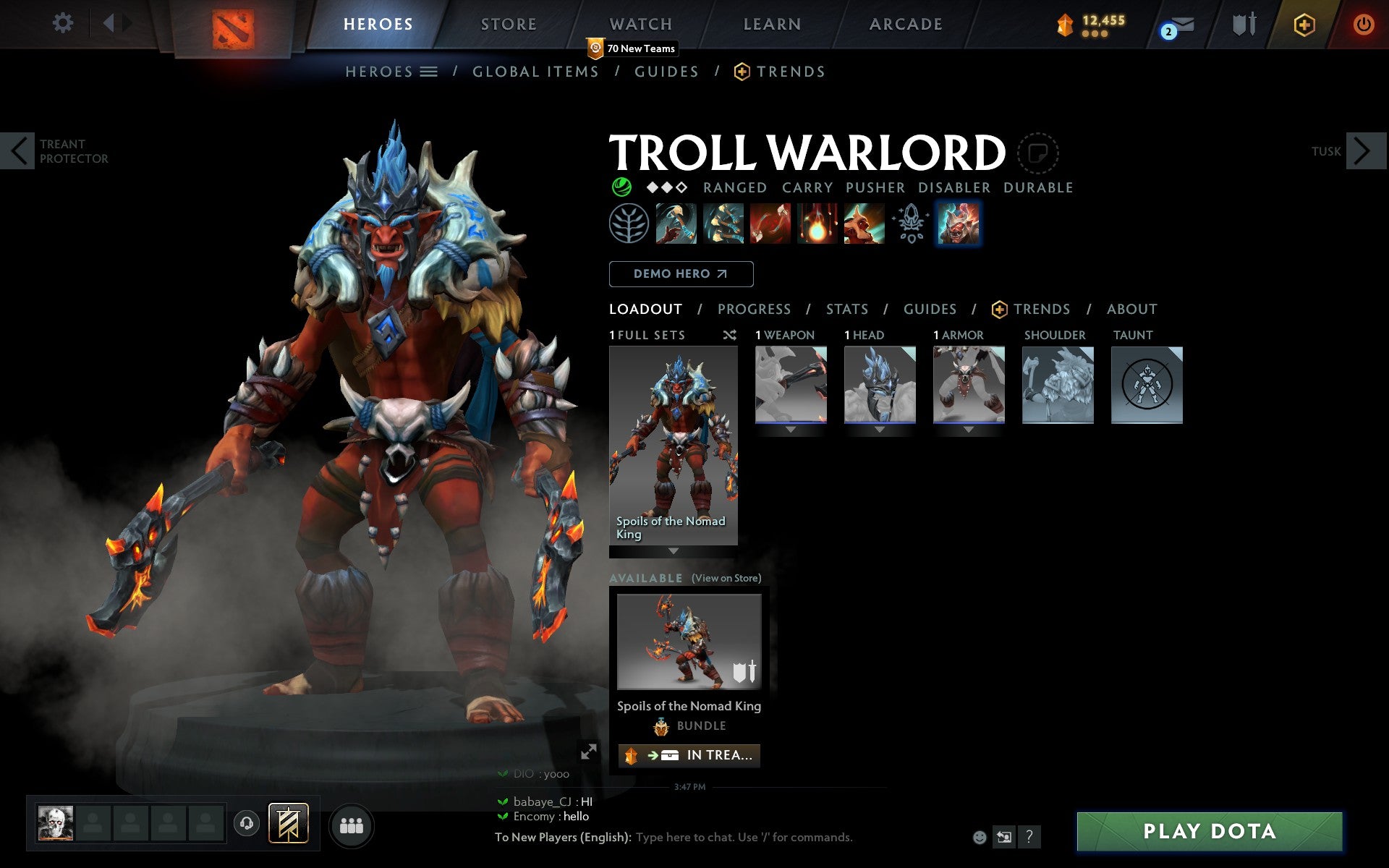Expand the Head slot dropdown arrow
Image resolution: width=1389 pixels, height=868 pixels.
pyautogui.click(x=880, y=428)
